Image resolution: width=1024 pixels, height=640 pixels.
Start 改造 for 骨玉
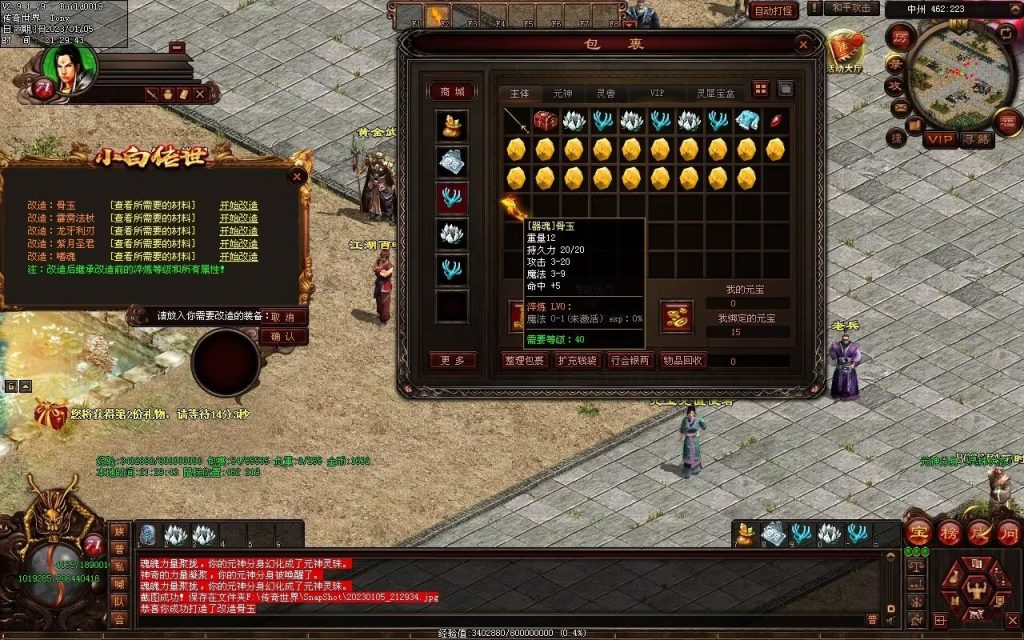[239, 205]
